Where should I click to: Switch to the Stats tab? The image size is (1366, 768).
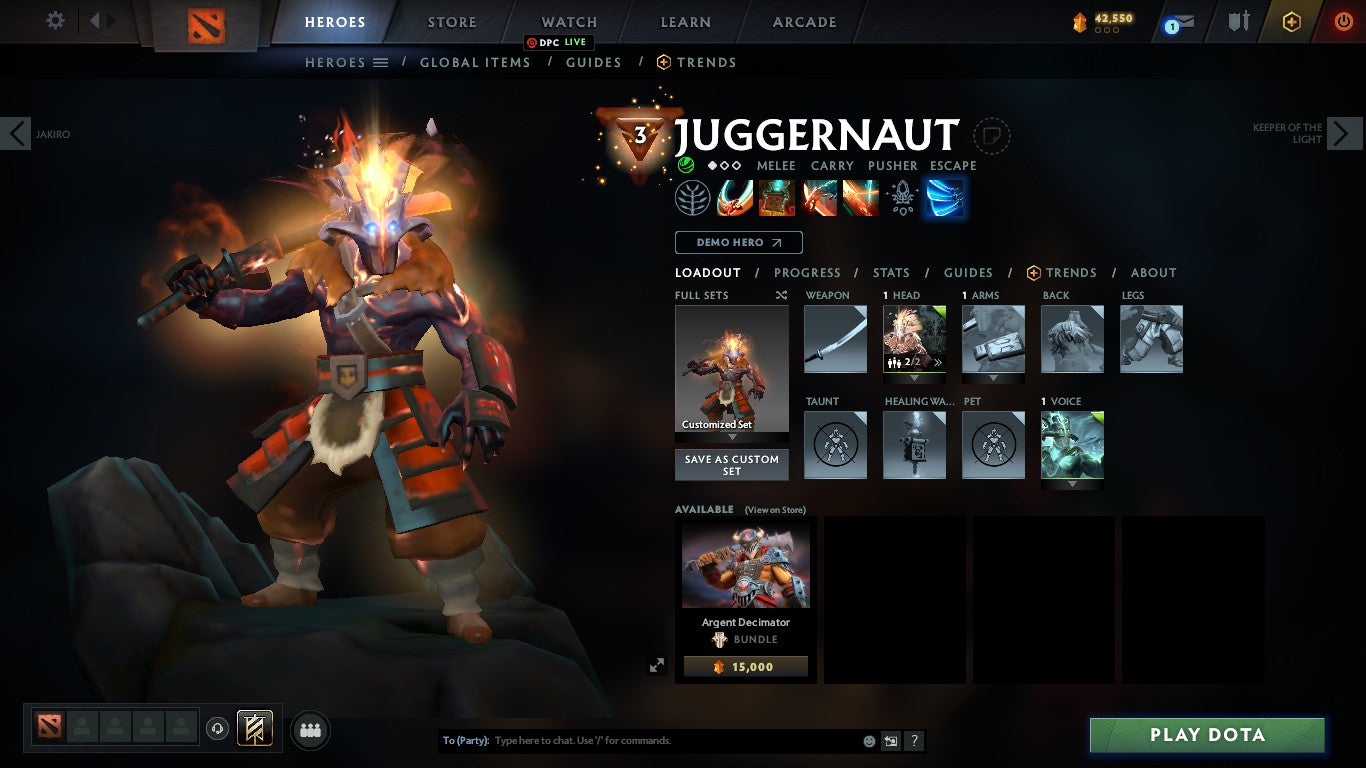click(x=890, y=272)
